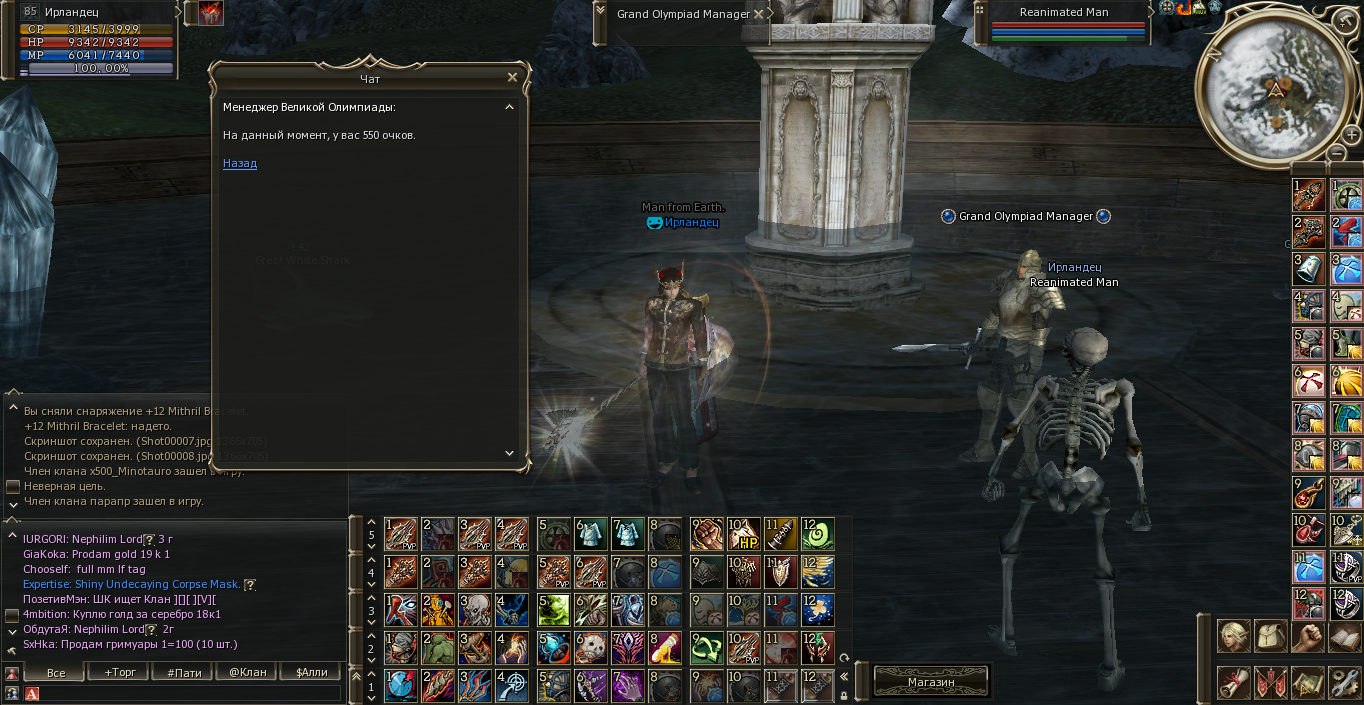The width and height of the screenshot is (1364, 705).
Task: Zoom out the minimap with minus button
Action: pyautogui.click(x=1338, y=154)
